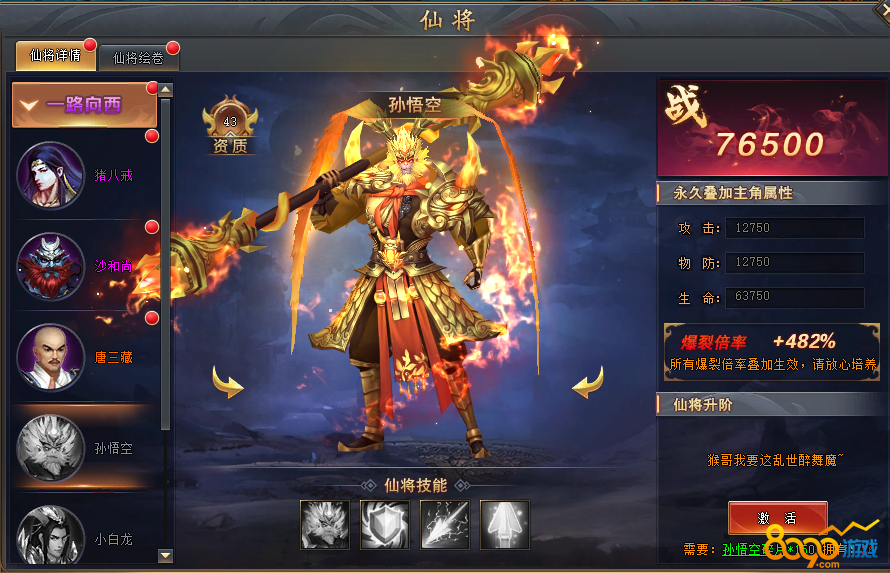Click the list scrollbar's up arrow
This screenshot has height=573, width=890.
tap(166, 90)
